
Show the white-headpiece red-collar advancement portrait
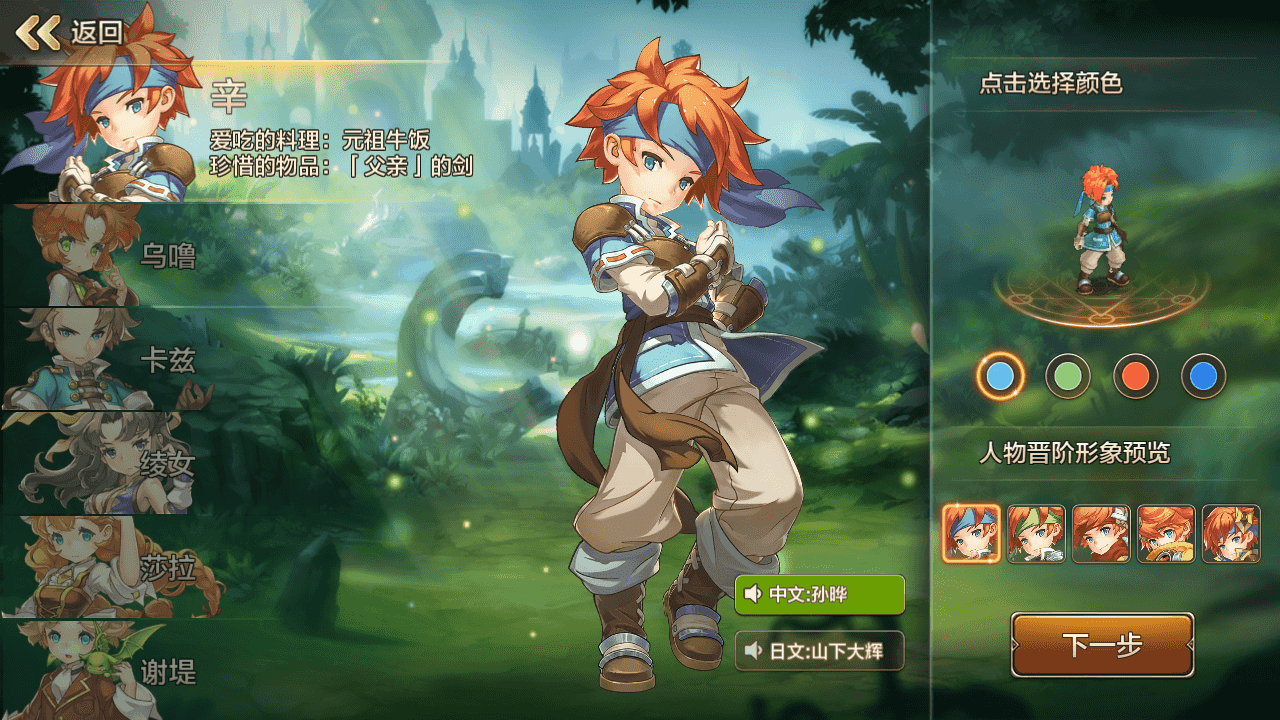[x=1101, y=534]
